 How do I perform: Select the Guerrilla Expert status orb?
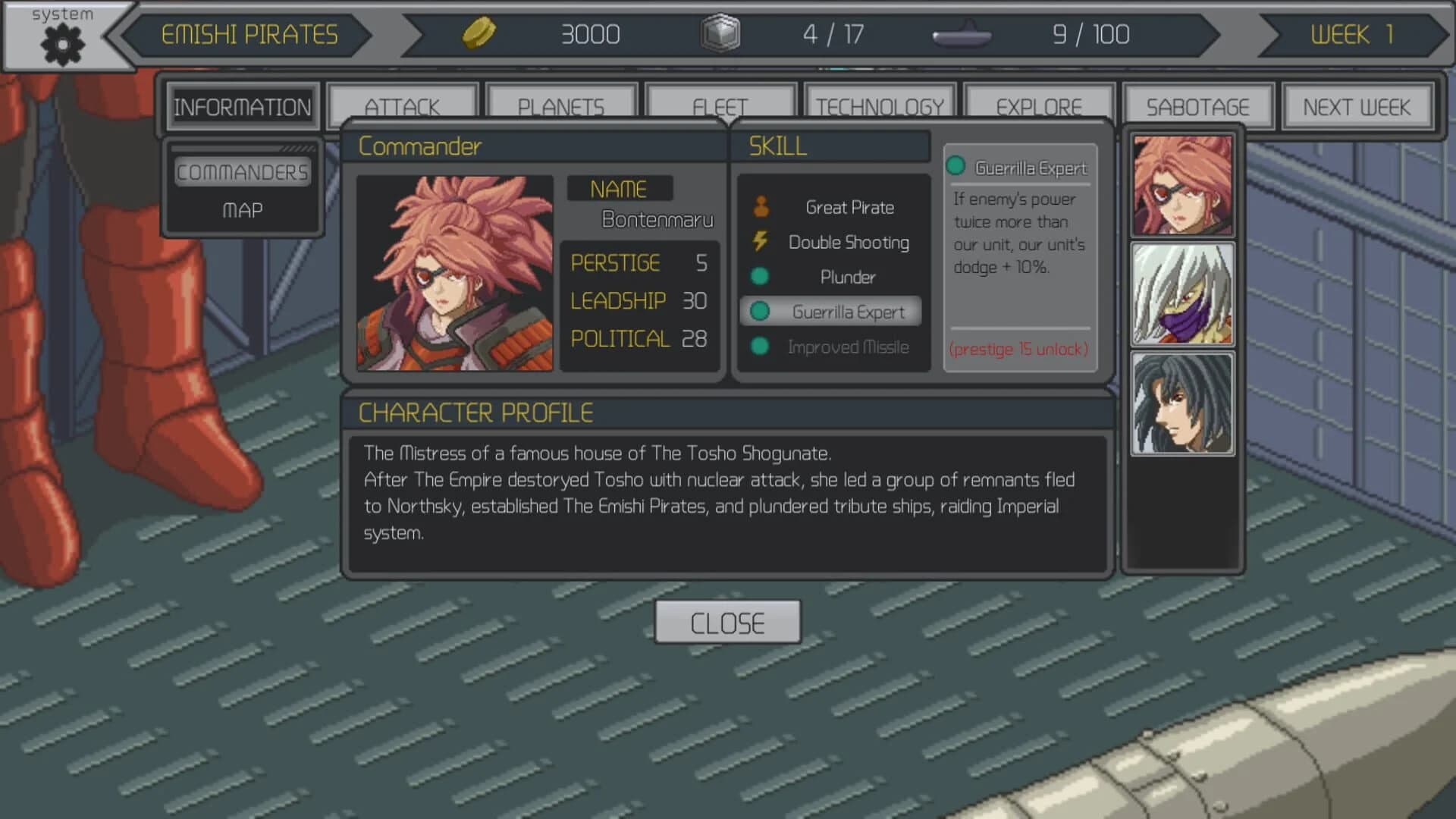[x=760, y=312]
